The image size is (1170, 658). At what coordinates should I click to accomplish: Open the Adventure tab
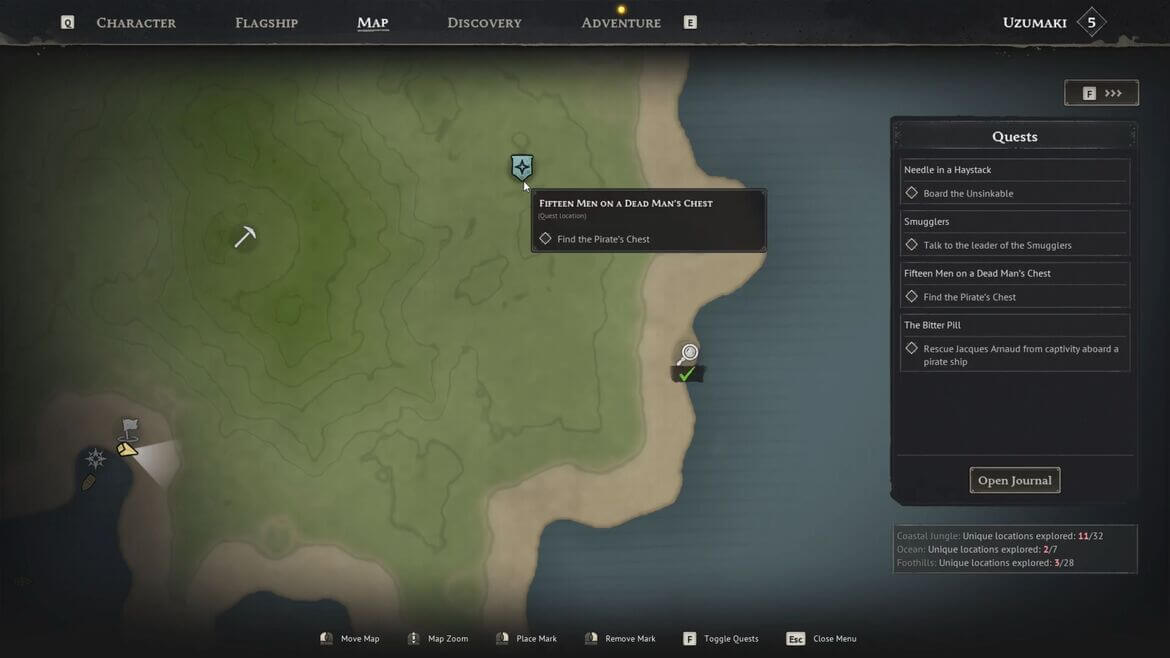coord(621,23)
